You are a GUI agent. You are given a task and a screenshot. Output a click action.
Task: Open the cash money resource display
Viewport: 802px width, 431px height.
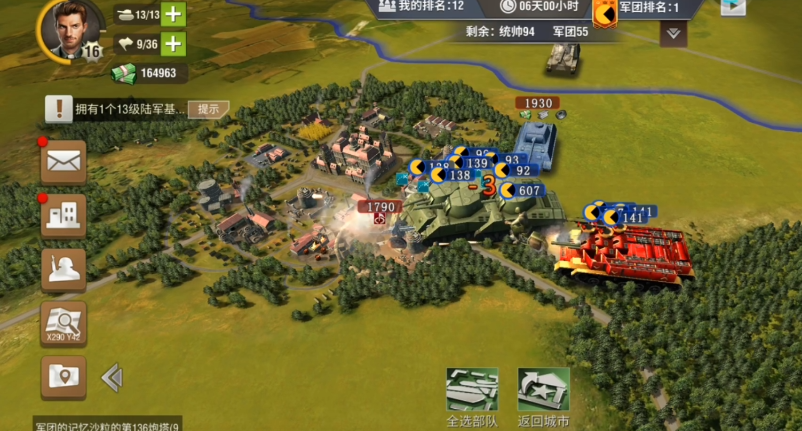[x=149, y=73]
